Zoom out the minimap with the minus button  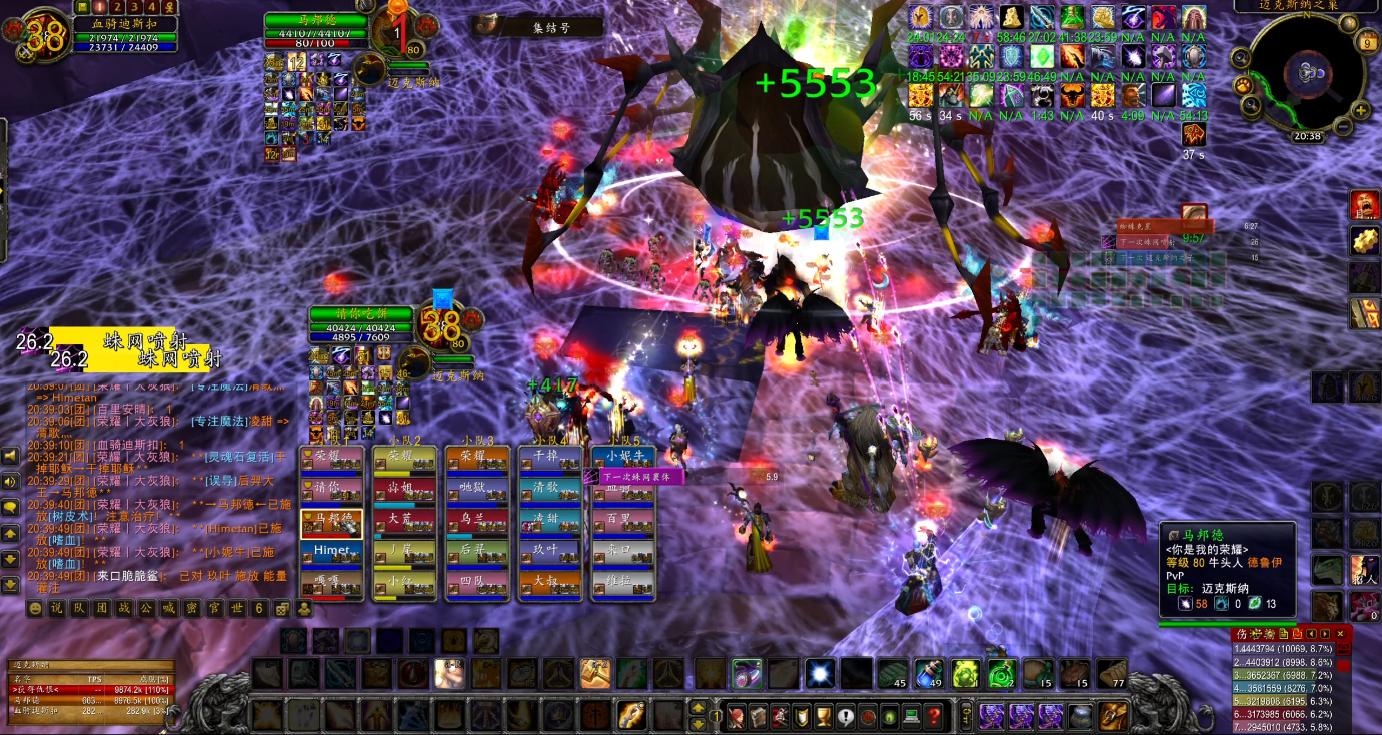(x=1342, y=126)
